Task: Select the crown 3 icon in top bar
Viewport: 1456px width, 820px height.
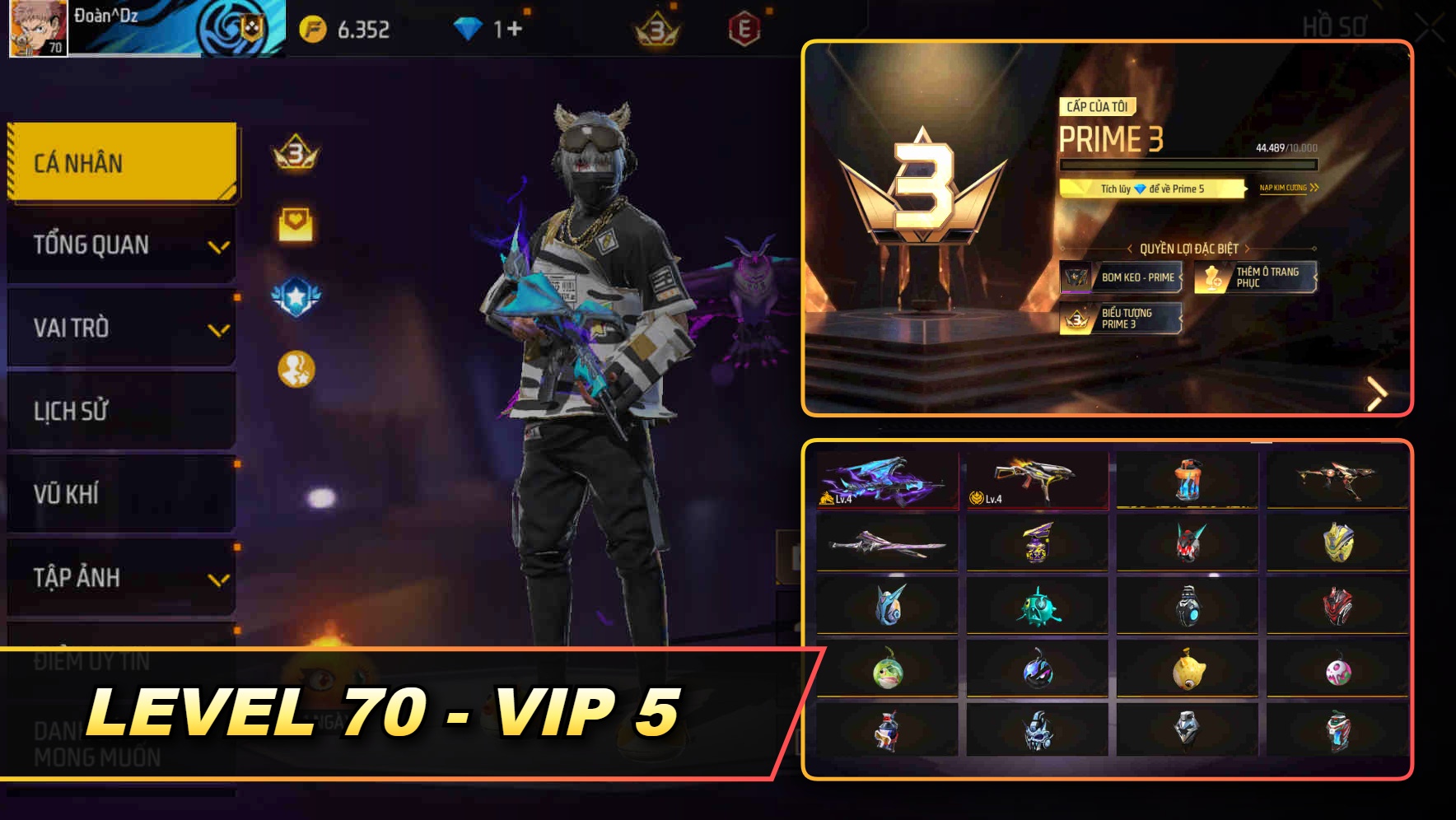Action: point(656,26)
